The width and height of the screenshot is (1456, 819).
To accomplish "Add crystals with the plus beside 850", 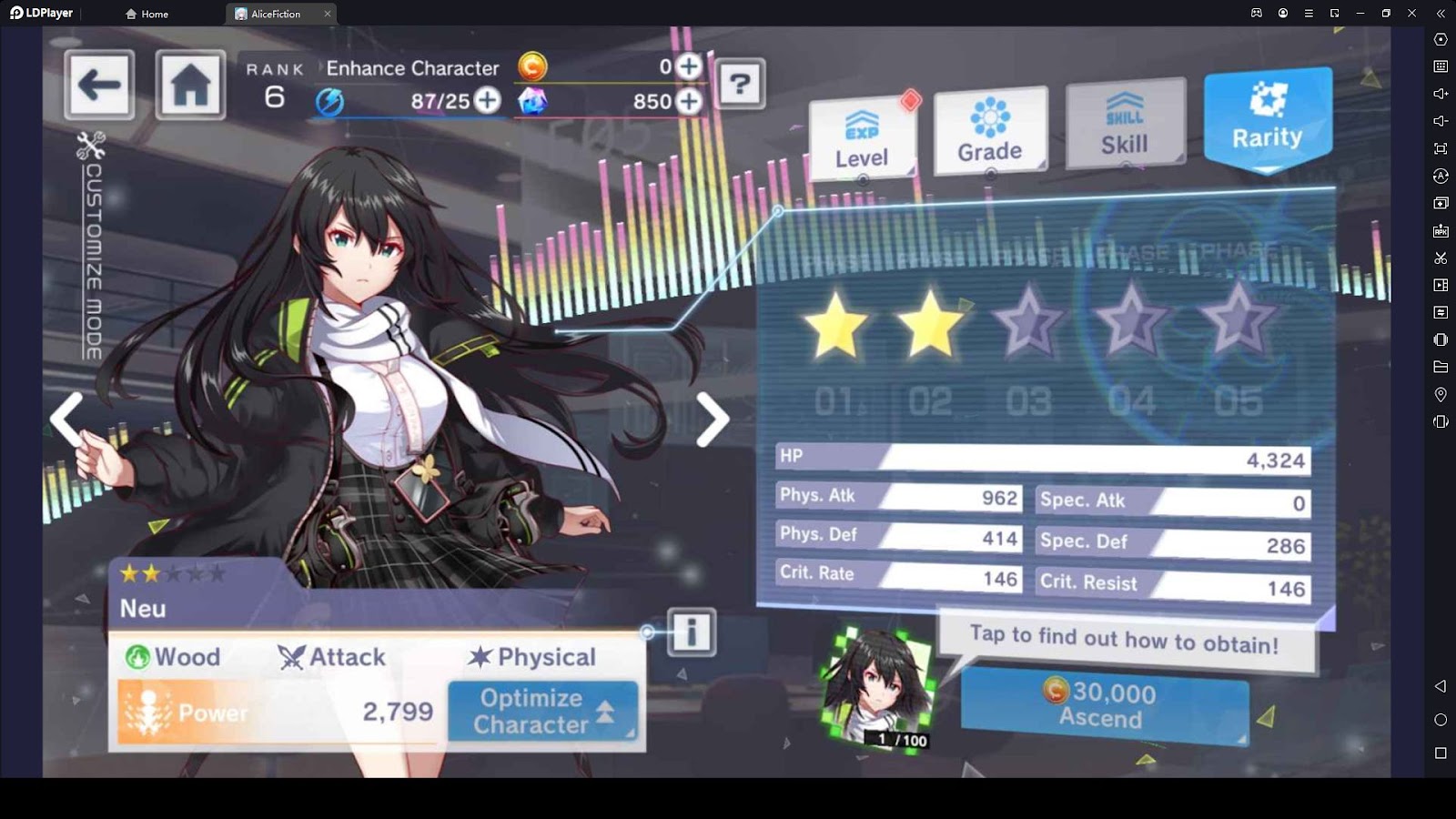I will [689, 101].
